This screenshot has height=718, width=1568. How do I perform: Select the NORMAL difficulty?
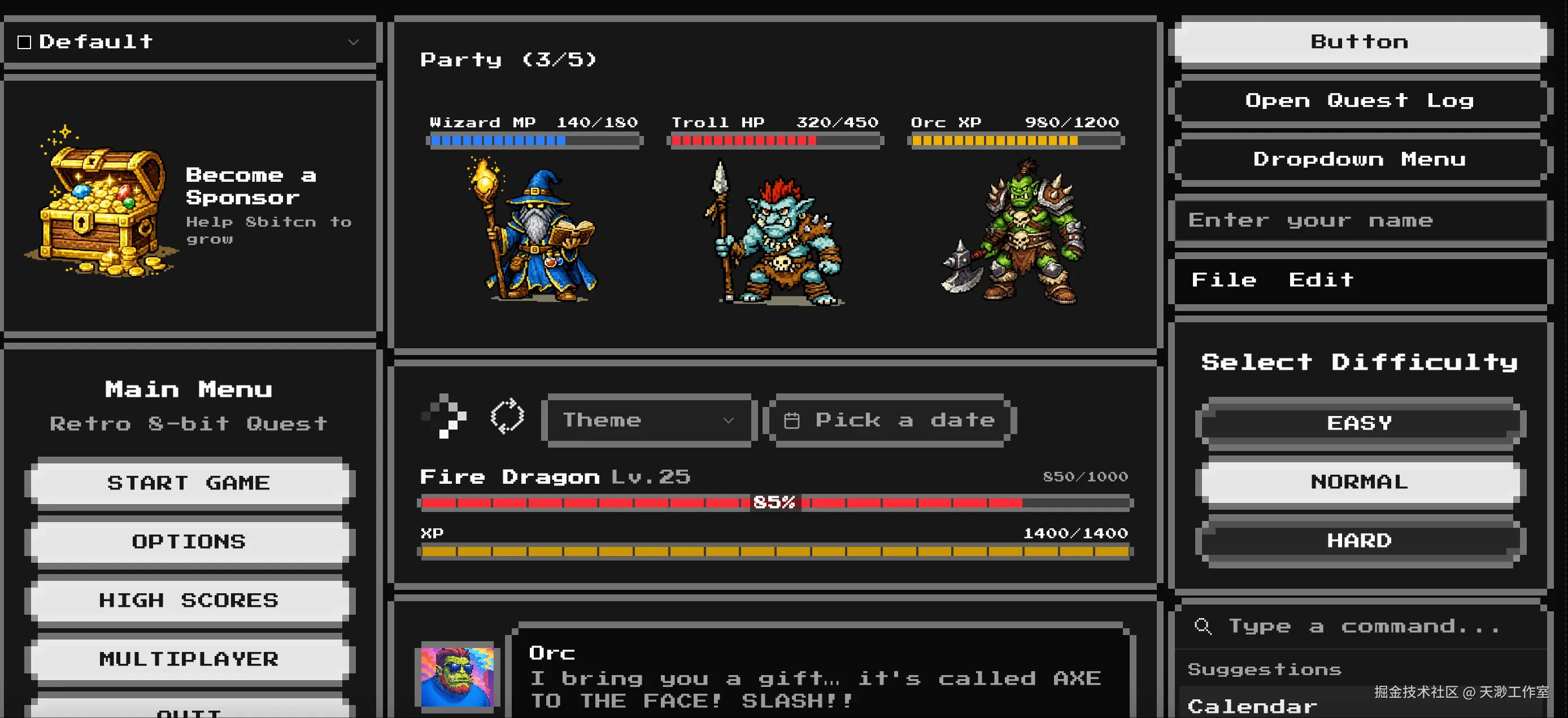point(1359,481)
